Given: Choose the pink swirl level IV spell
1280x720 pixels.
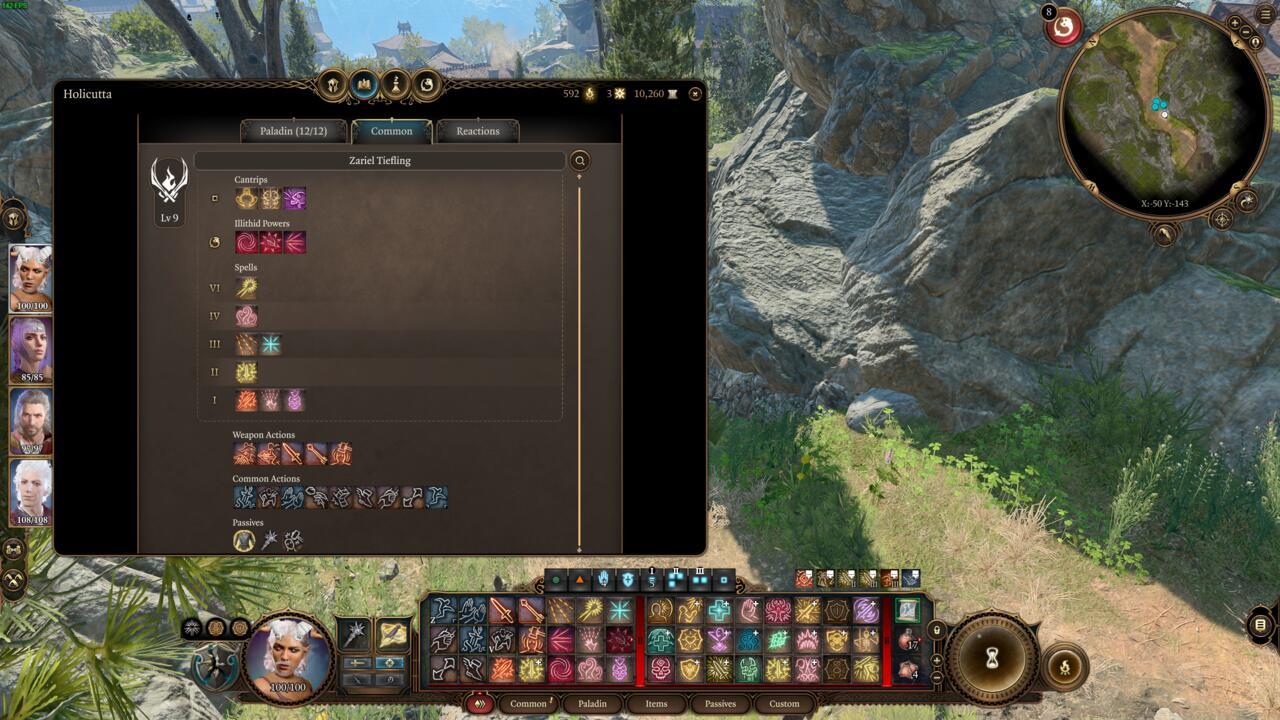Looking at the screenshot, I should 246,317.
